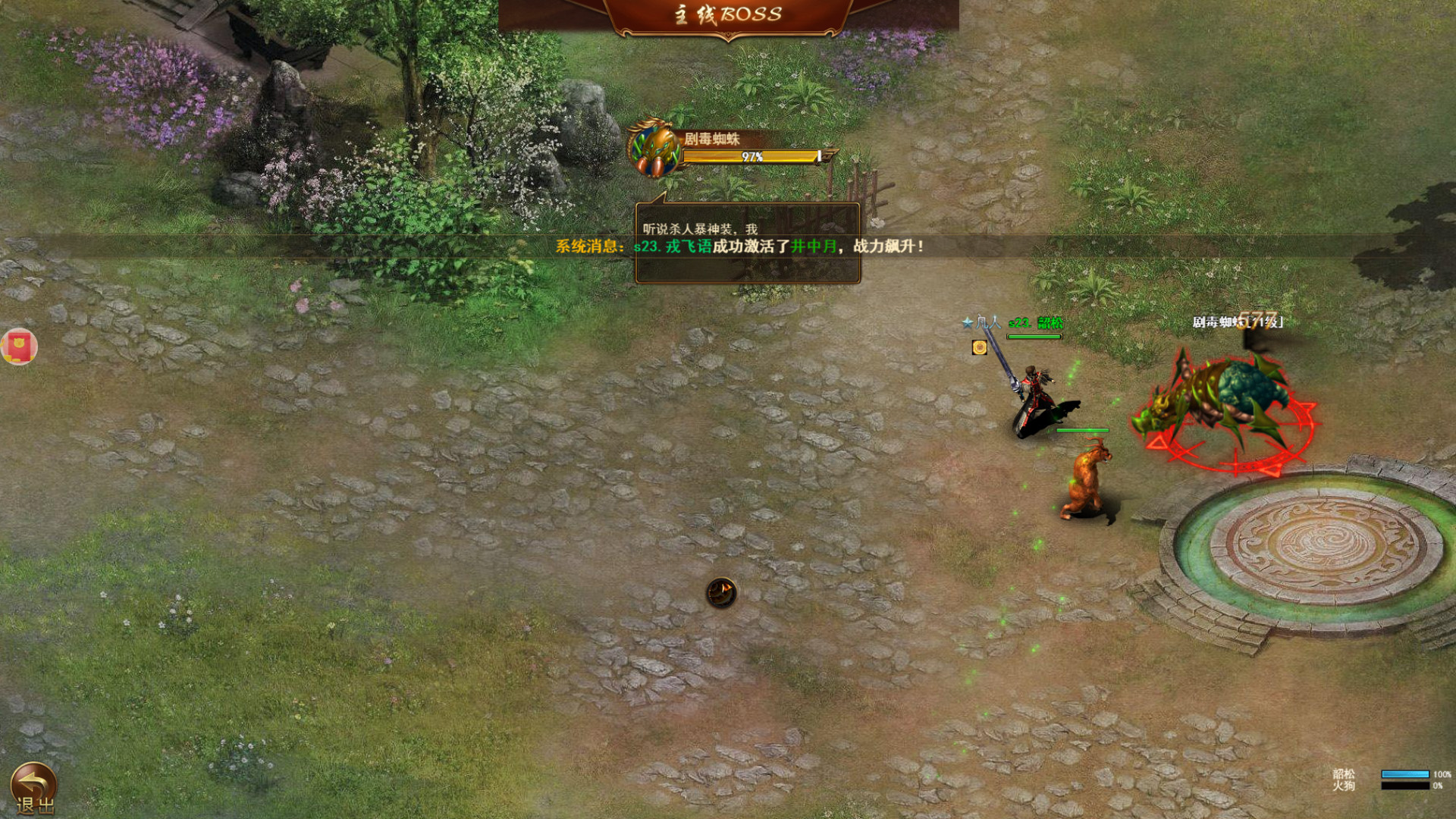Screen dimensions: 1456x819
Task: Click the s23.韶松 green character nameplate
Action: 1036,321
